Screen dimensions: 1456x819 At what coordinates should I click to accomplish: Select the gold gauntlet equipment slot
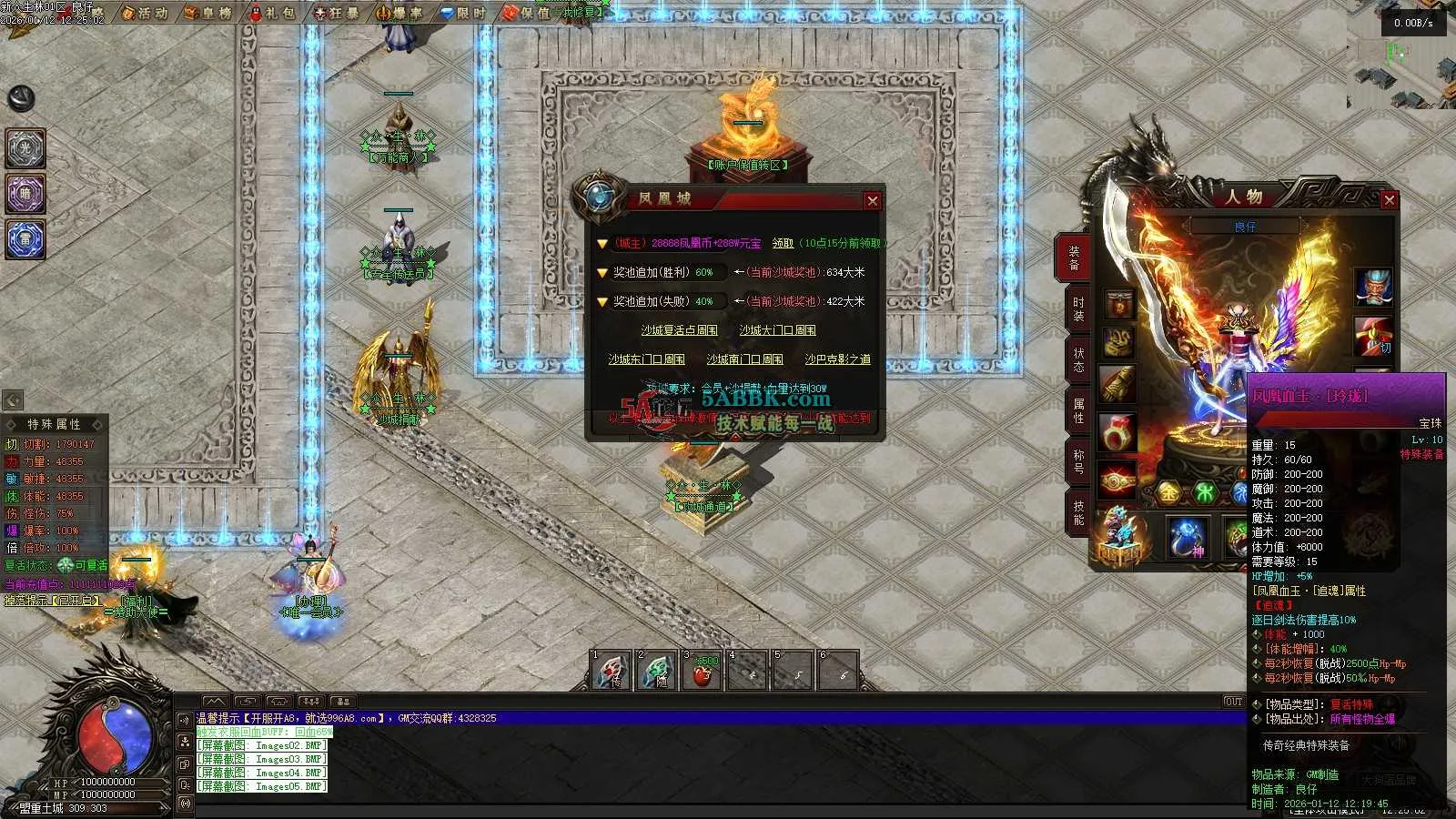(1118, 384)
